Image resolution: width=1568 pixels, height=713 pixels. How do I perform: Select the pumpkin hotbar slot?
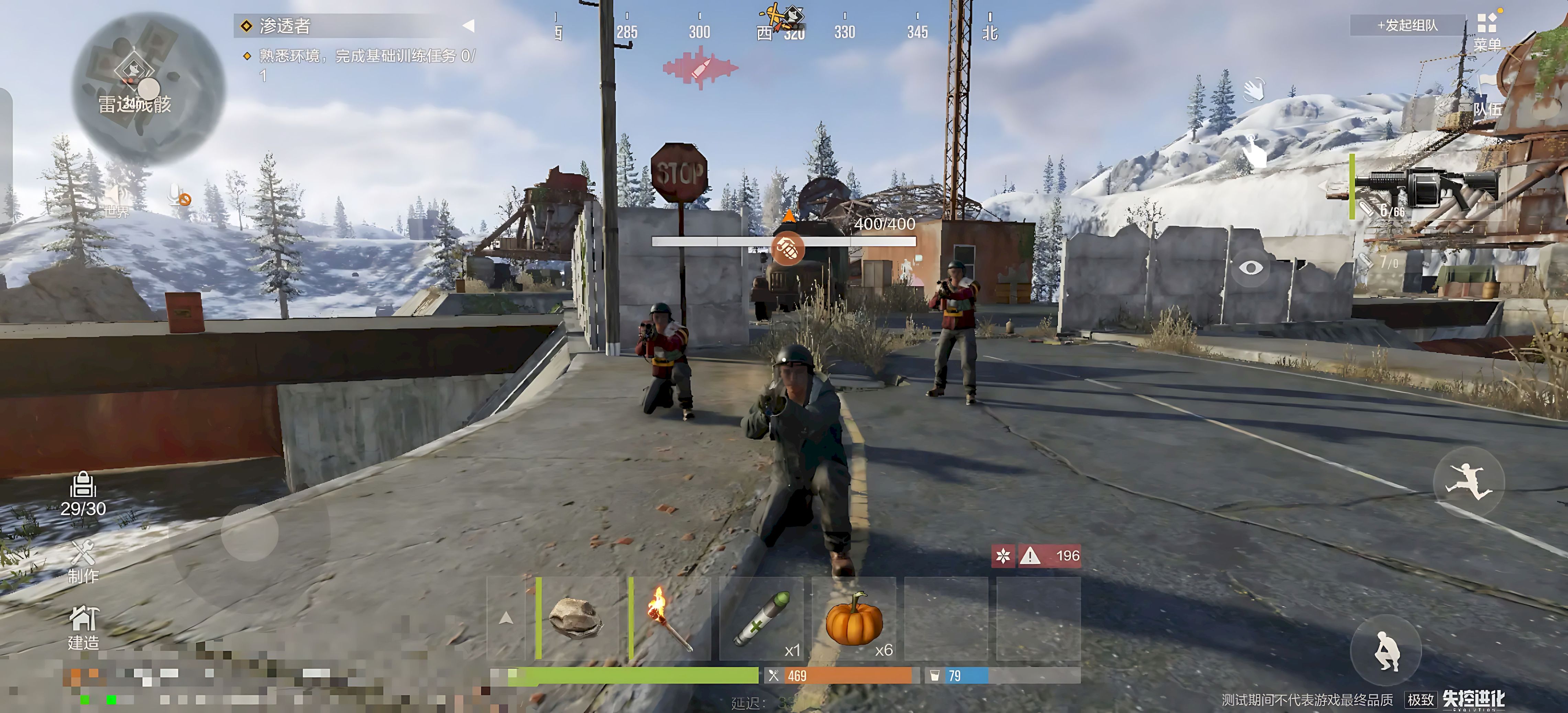click(x=853, y=618)
